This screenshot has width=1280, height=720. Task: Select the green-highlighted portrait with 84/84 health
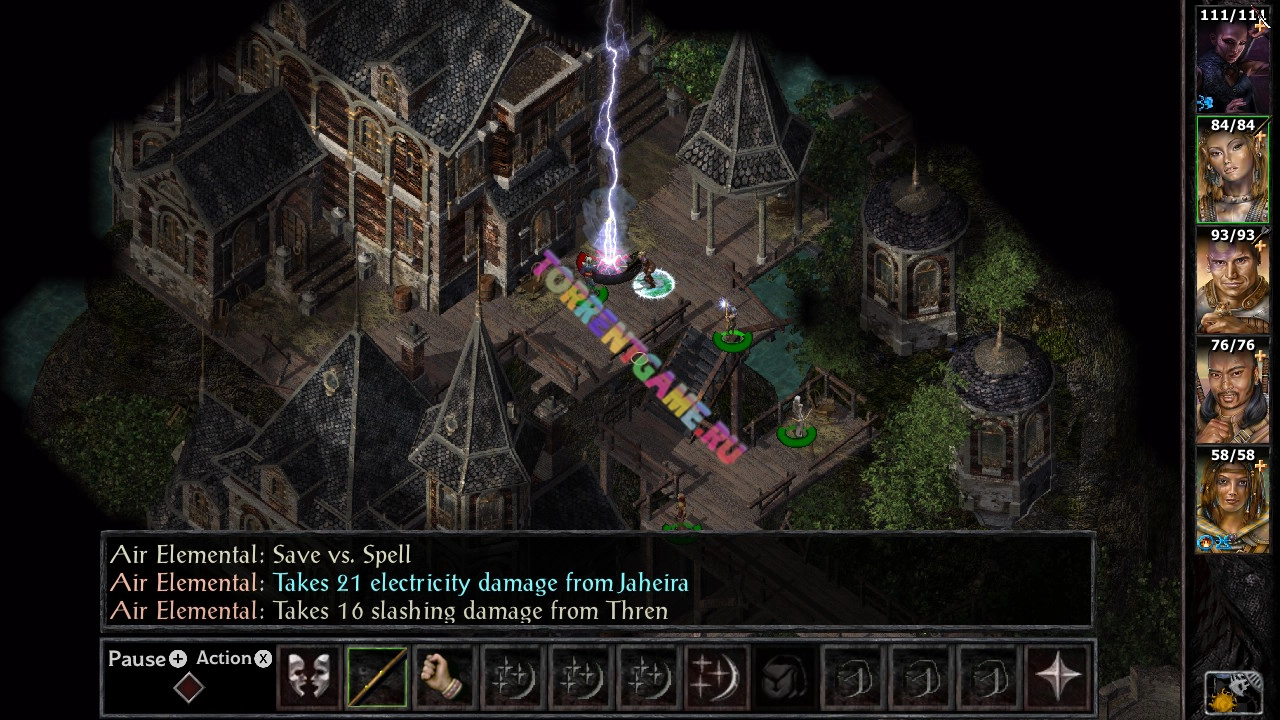[1232, 172]
